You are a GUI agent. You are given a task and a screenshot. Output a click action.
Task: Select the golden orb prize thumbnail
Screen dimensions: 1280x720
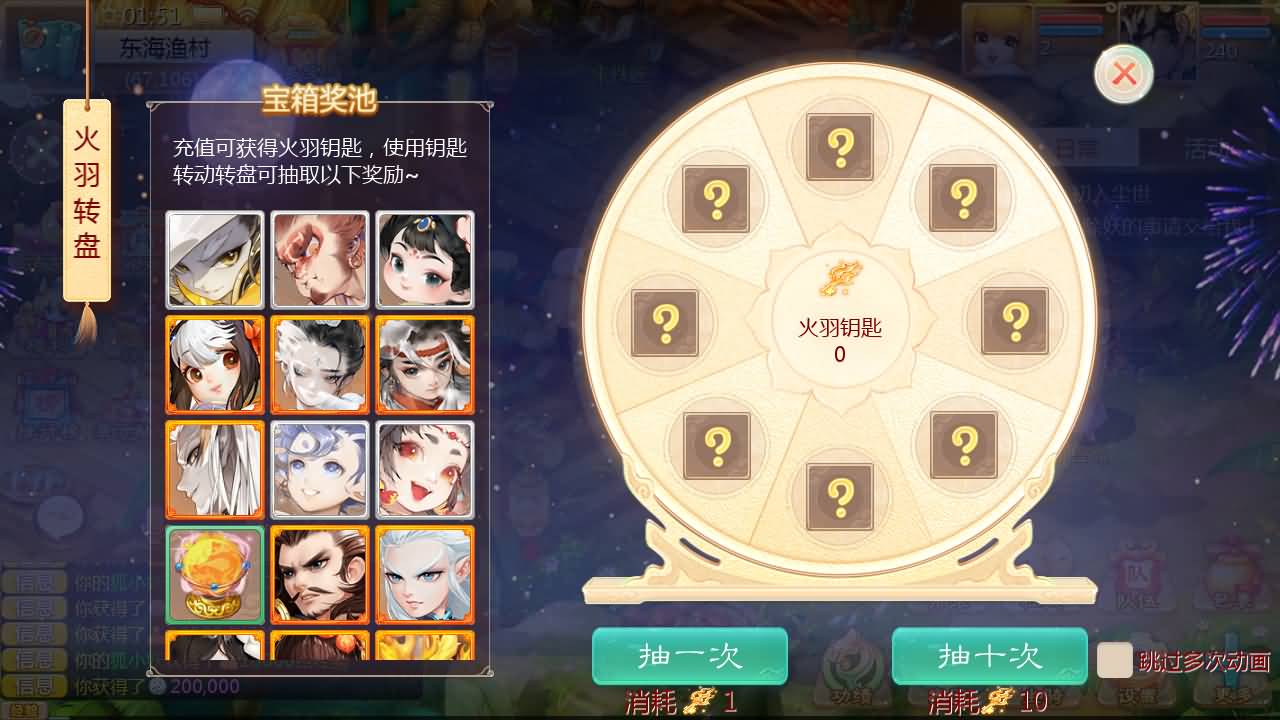point(214,575)
